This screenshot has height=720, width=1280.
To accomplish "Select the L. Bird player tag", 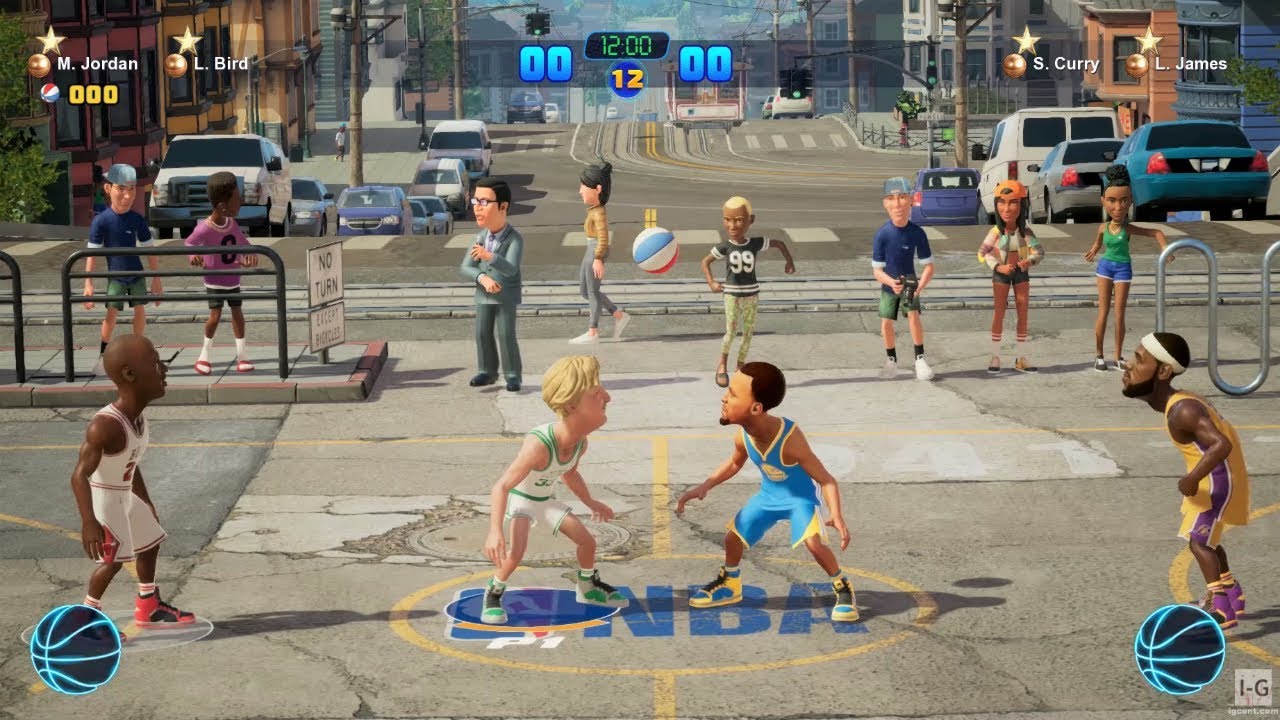I will (208, 64).
